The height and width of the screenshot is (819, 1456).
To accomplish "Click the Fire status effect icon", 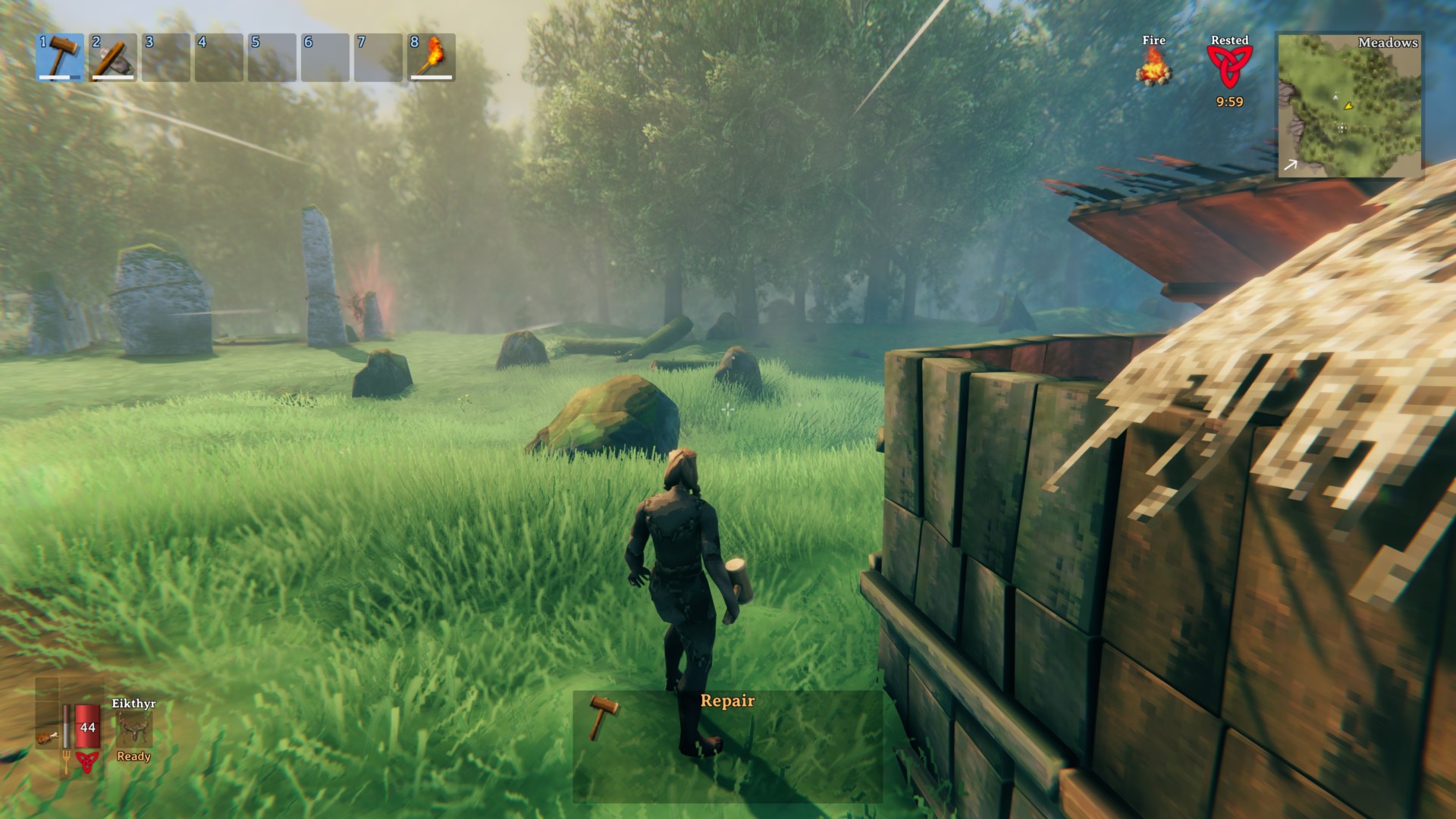I will click(x=1153, y=67).
